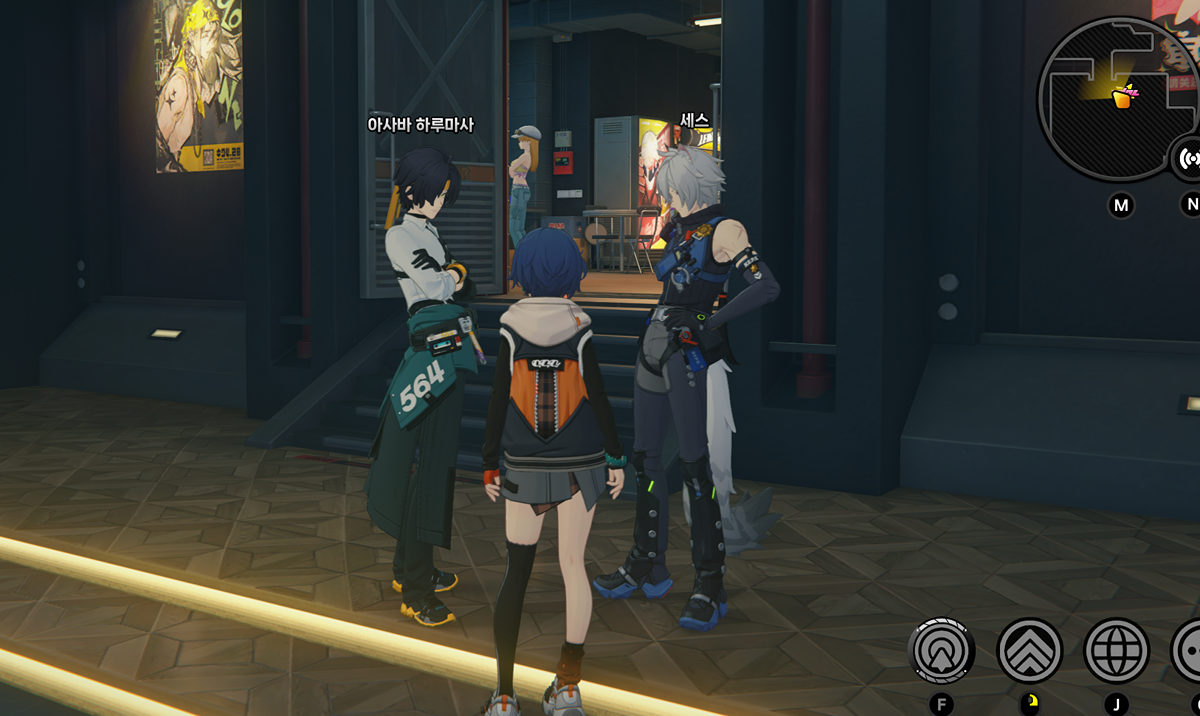Click the triple-chevron round button
1200x716 pixels.
pyautogui.click(x=1029, y=651)
